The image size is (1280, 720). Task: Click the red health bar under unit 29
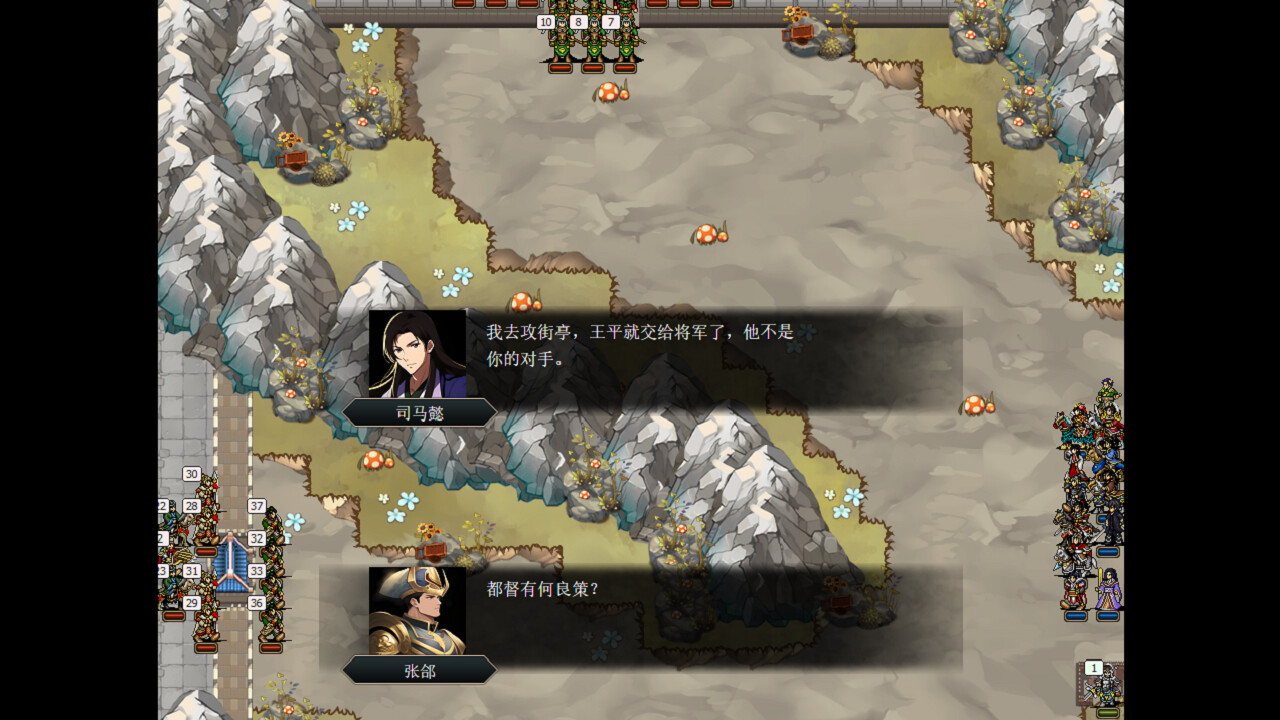[x=205, y=647]
